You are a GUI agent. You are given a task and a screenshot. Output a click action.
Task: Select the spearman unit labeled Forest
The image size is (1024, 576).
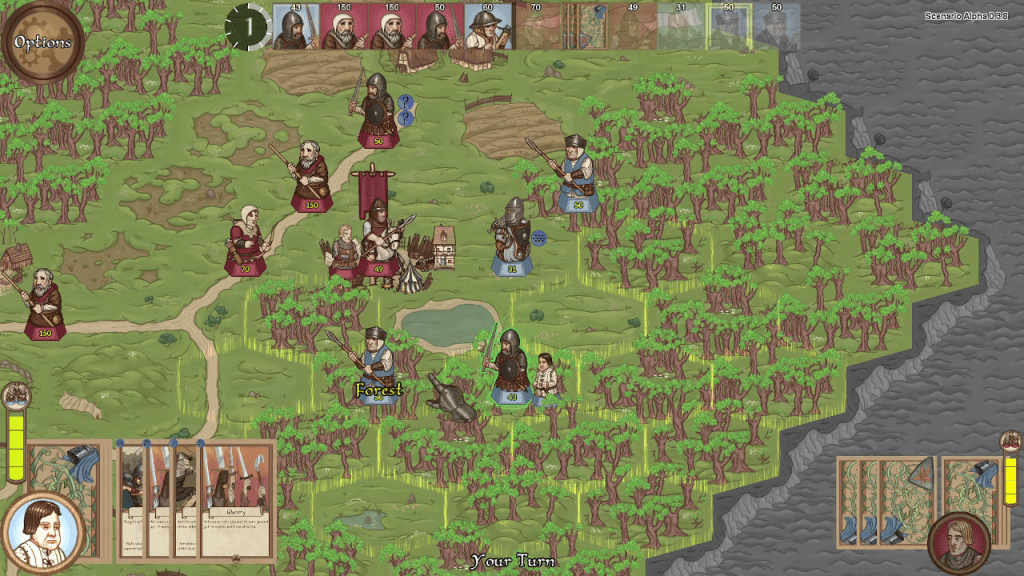click(x=378, y=367)
